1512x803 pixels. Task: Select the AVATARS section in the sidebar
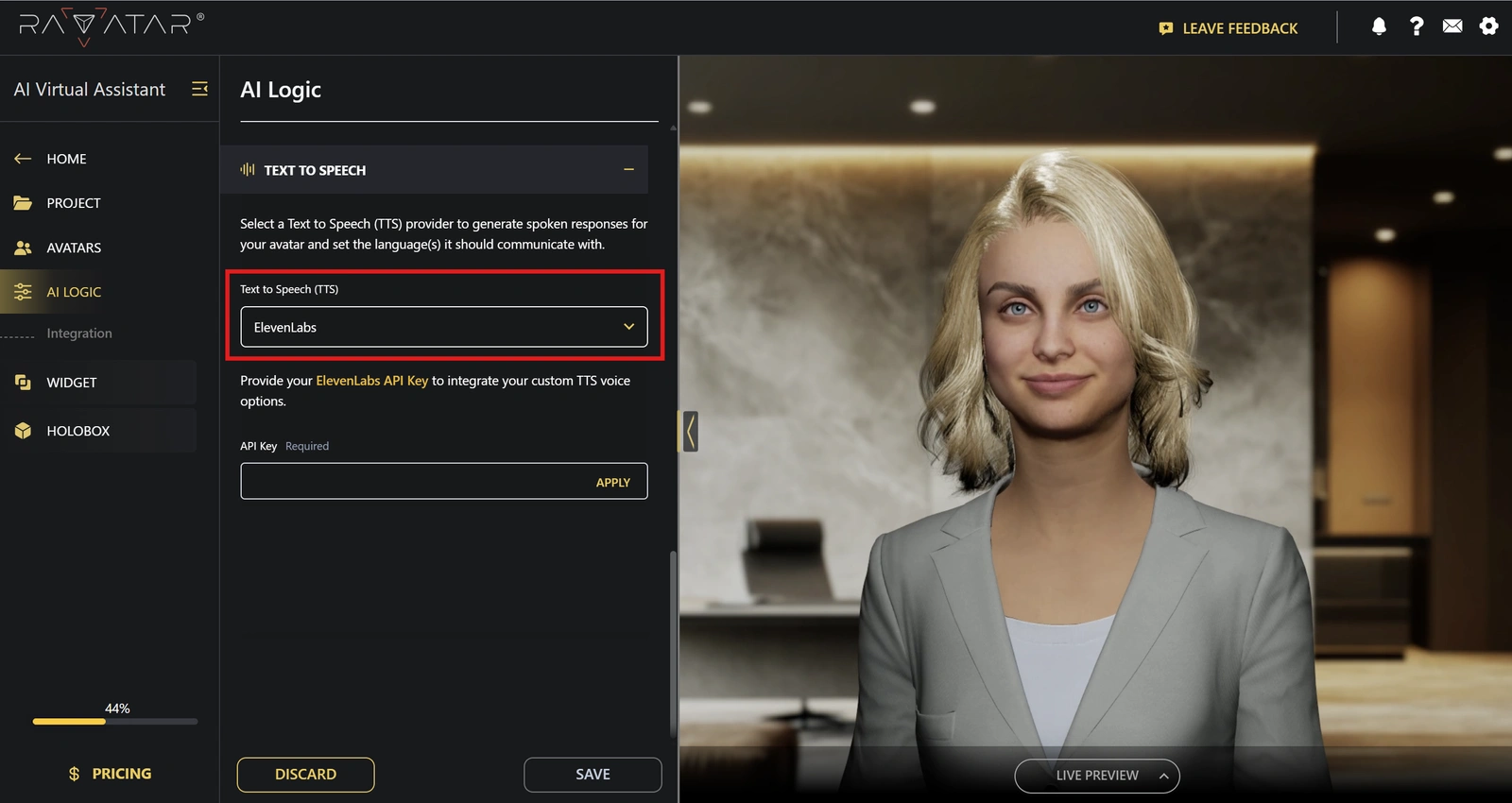pos(22,248)
